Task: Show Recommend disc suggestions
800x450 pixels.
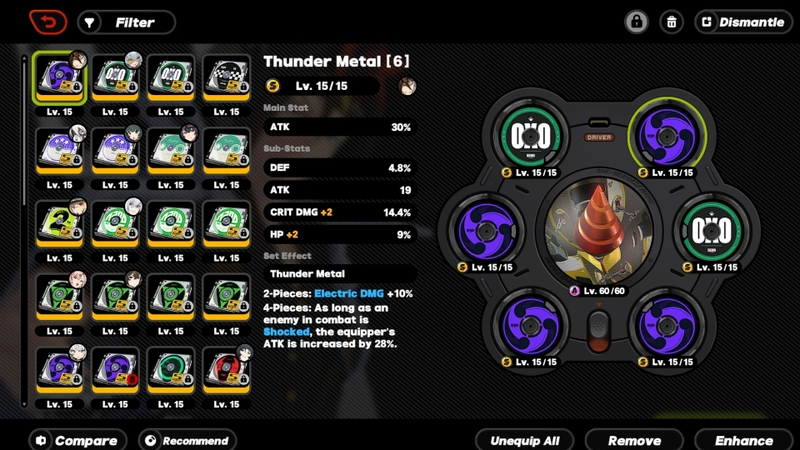Action: [x=185, y=440]
